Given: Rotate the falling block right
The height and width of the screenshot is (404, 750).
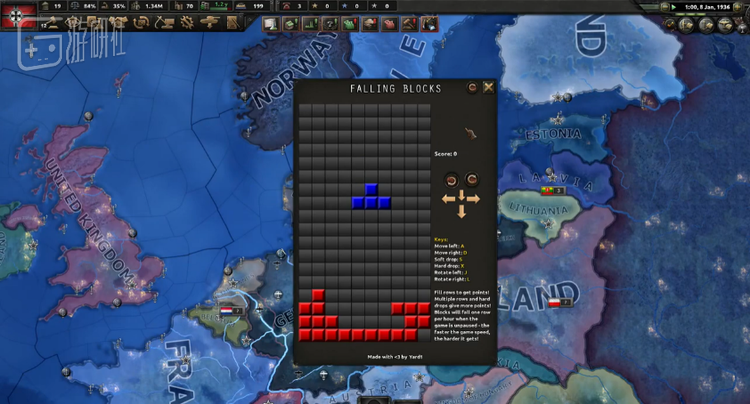Looking at the screenshot, I should click(471, 180).
